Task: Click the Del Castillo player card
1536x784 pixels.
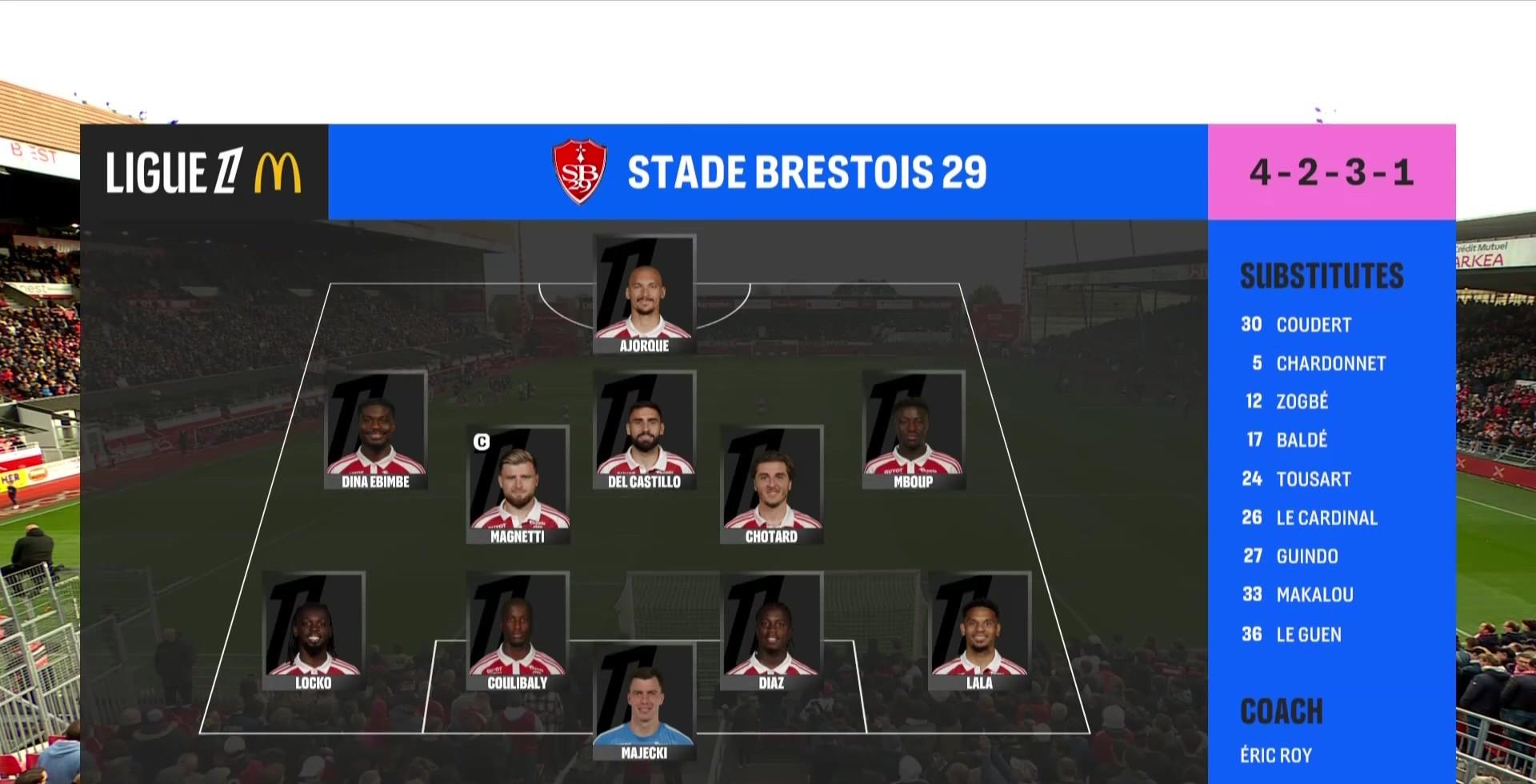Action: 644,430
